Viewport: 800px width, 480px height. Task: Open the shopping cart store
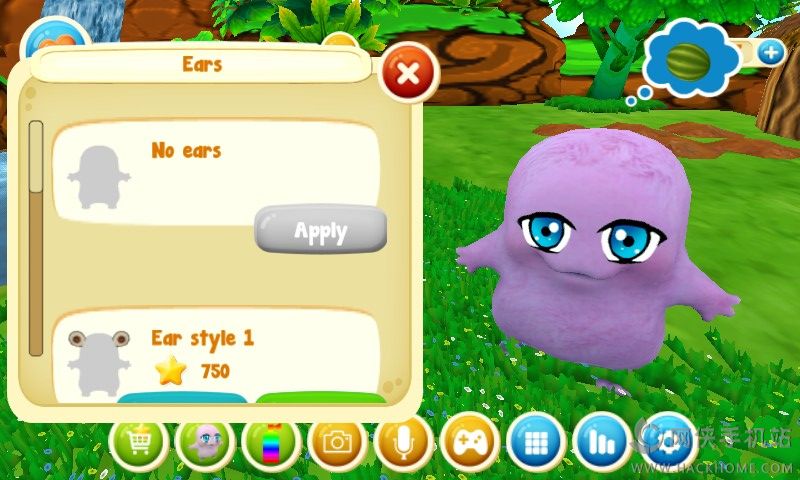pos(139,443)
